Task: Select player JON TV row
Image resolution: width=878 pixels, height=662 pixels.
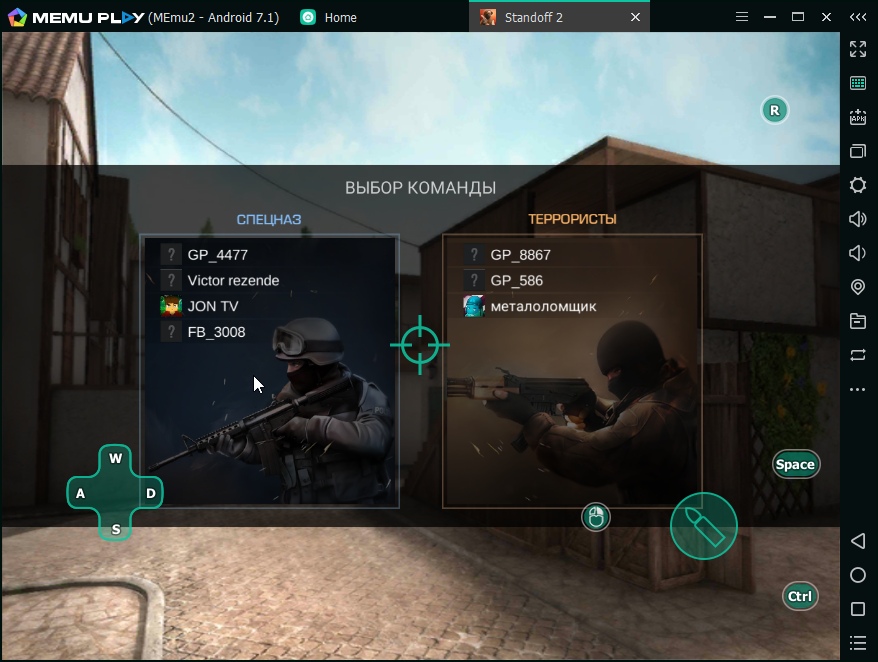Action: pyautogui.click(x=212, y=306)
